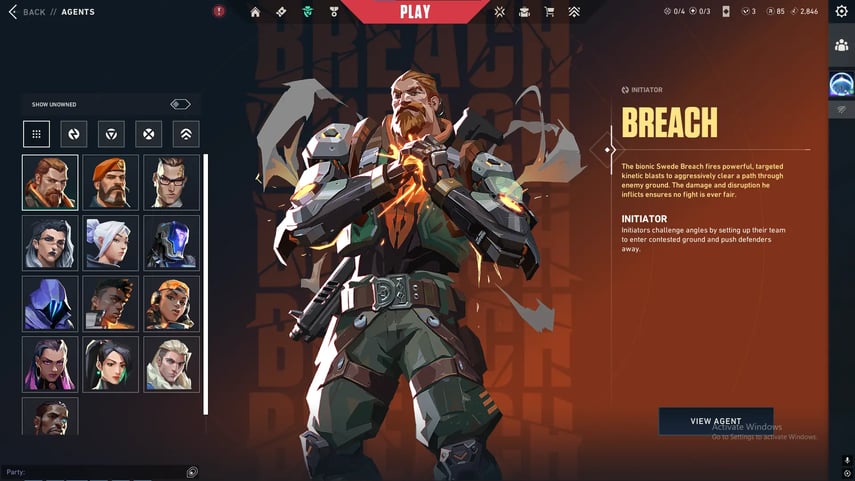
Task: Select the Brimstone agent with orange beret
Action: pos(111,182)
